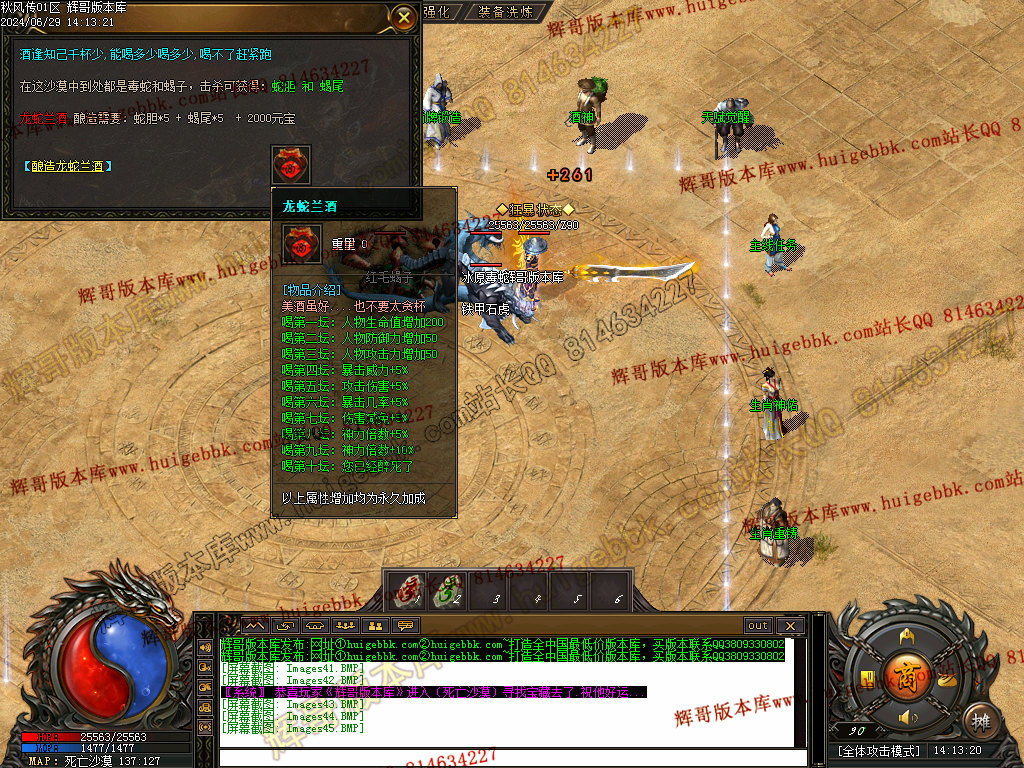The height and width of the screenshot is (768, 1024).
Task: Select the 龙蛇兰酒 wine jar icon in the dialog
Action: (290, 165)
